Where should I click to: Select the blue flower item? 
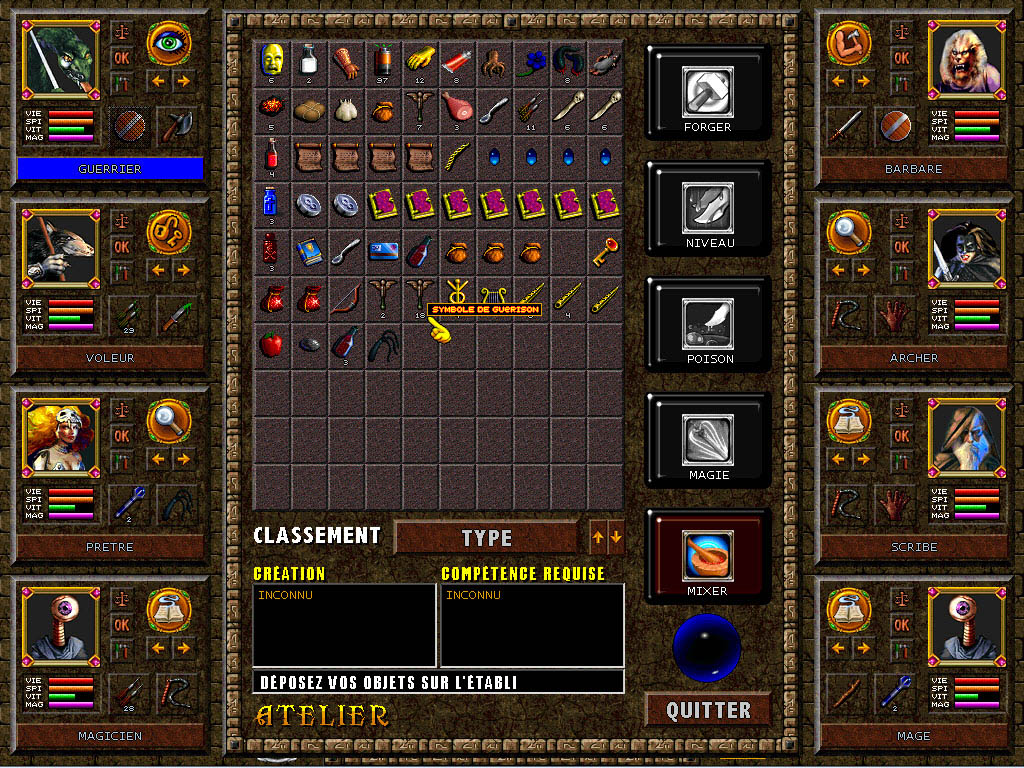531,58
